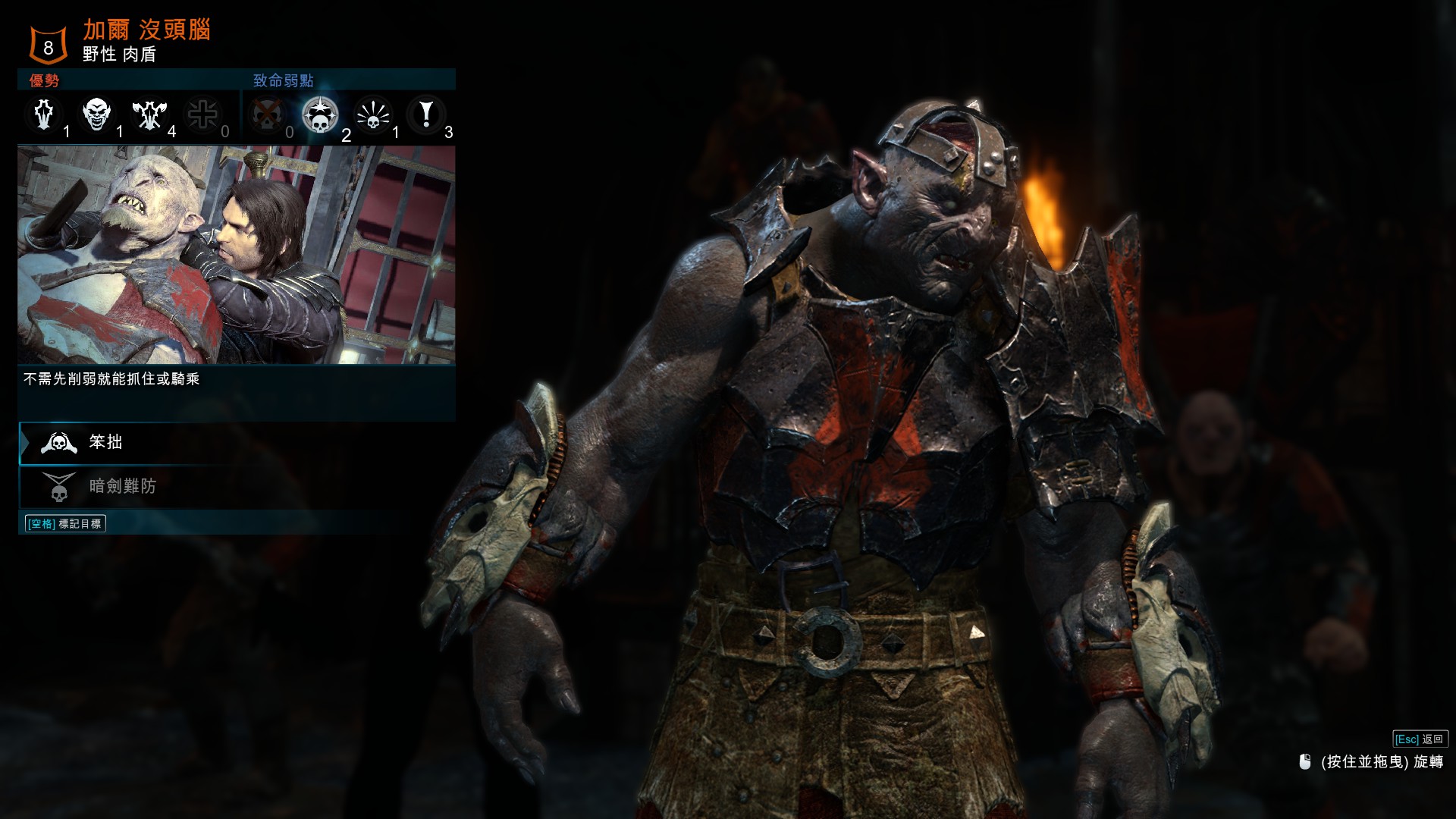Click the grab preview thumbnail image
This screenshot has width=1456, height=819.
pyautogui.click(x=237, y=255)
